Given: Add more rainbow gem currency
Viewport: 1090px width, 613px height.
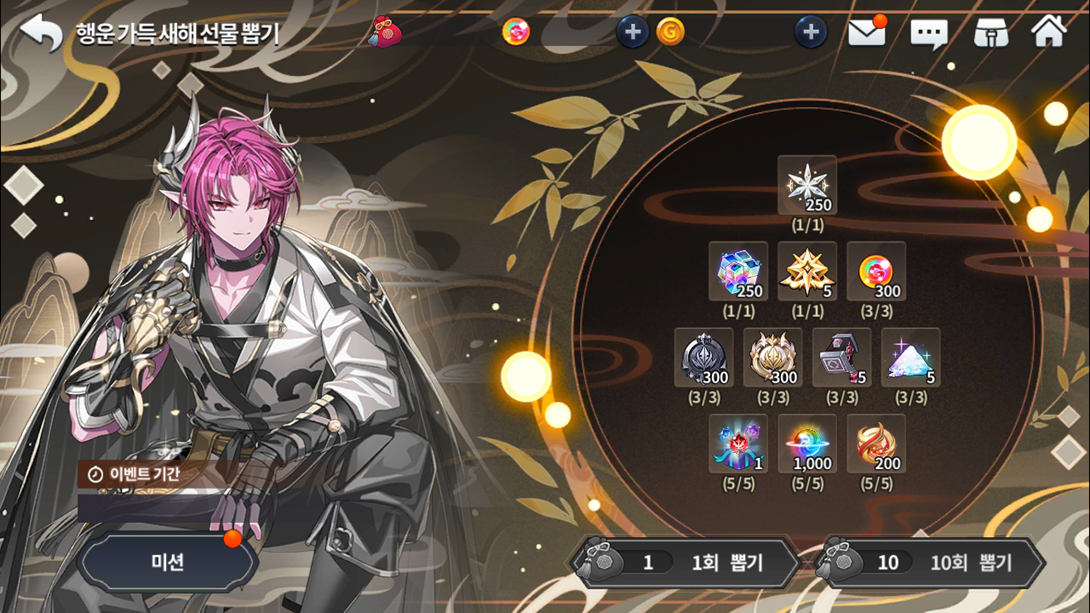Looking at the screenshot, I should tap(632, 33).
